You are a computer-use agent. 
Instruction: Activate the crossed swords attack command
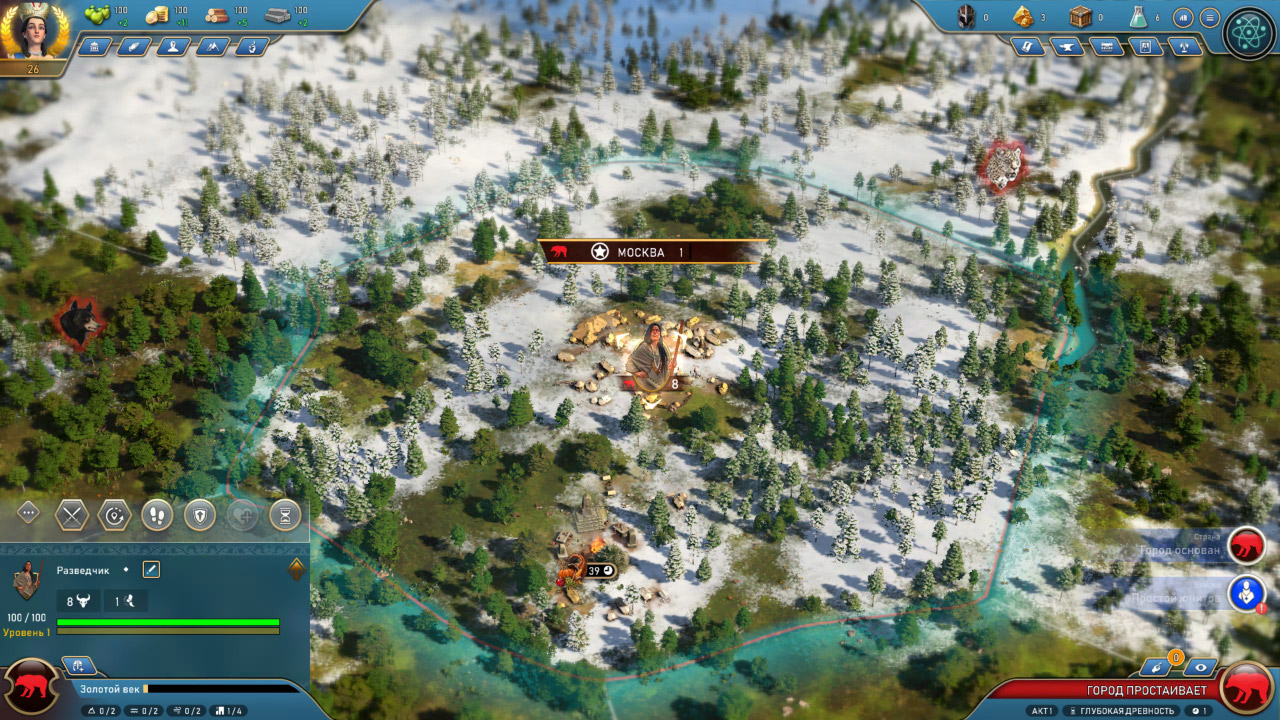coord(72,514)
